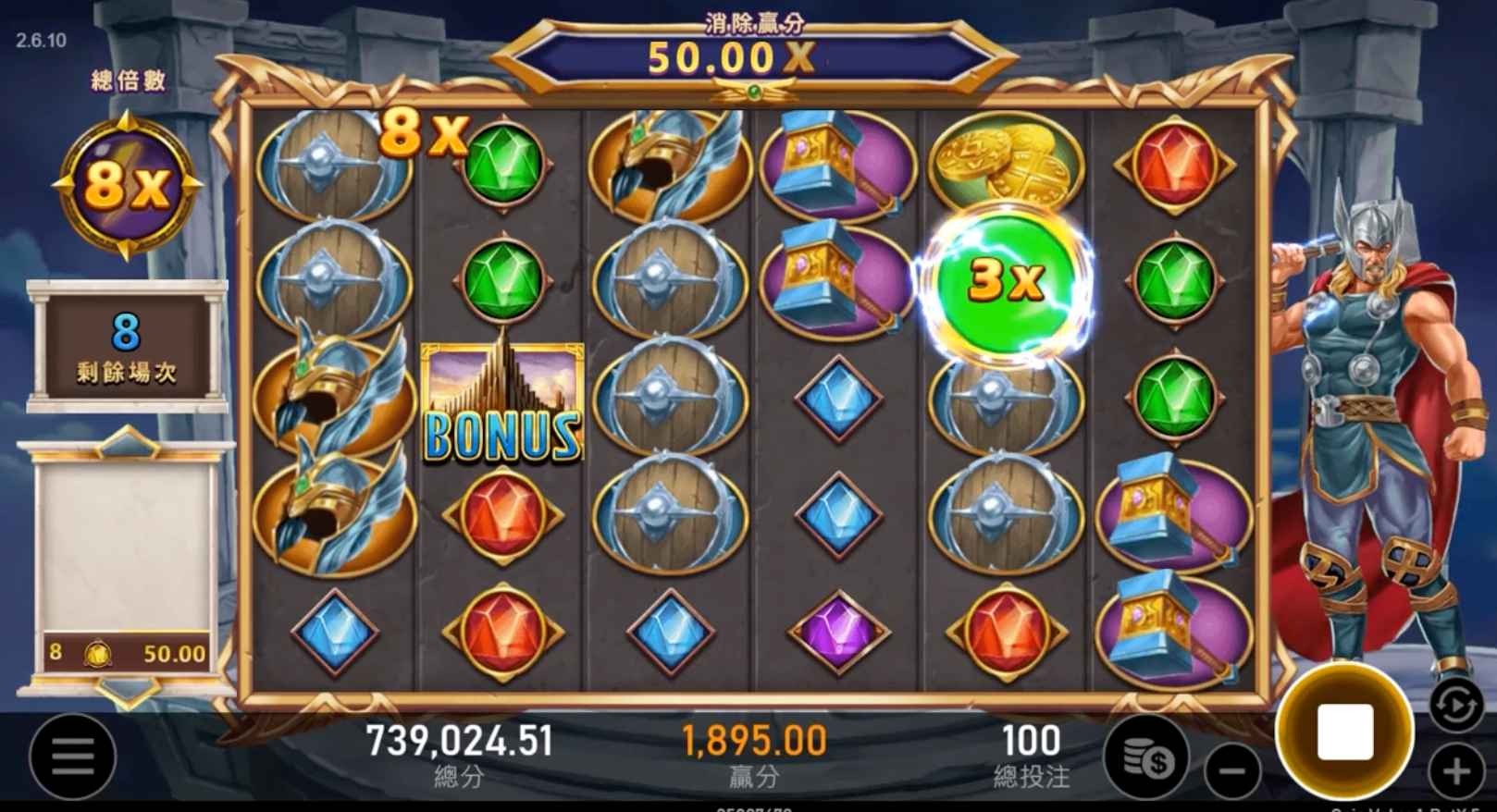
Task: Decrease the bet with the minus button
Action: pos(1232,770)
